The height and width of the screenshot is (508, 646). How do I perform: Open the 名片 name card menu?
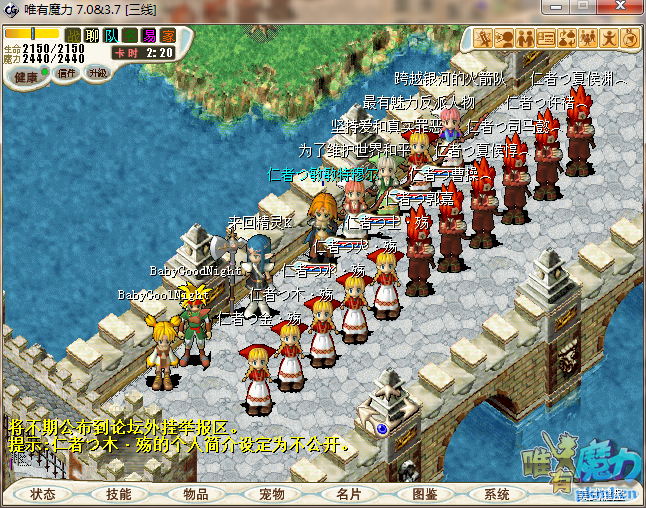pos(347,494)
